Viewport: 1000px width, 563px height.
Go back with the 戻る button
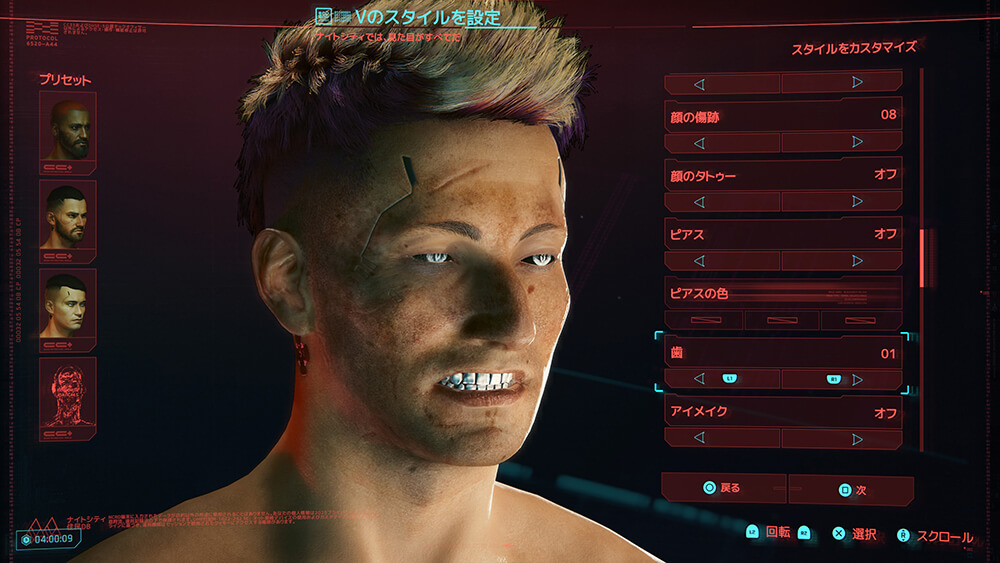pos(723,489)
